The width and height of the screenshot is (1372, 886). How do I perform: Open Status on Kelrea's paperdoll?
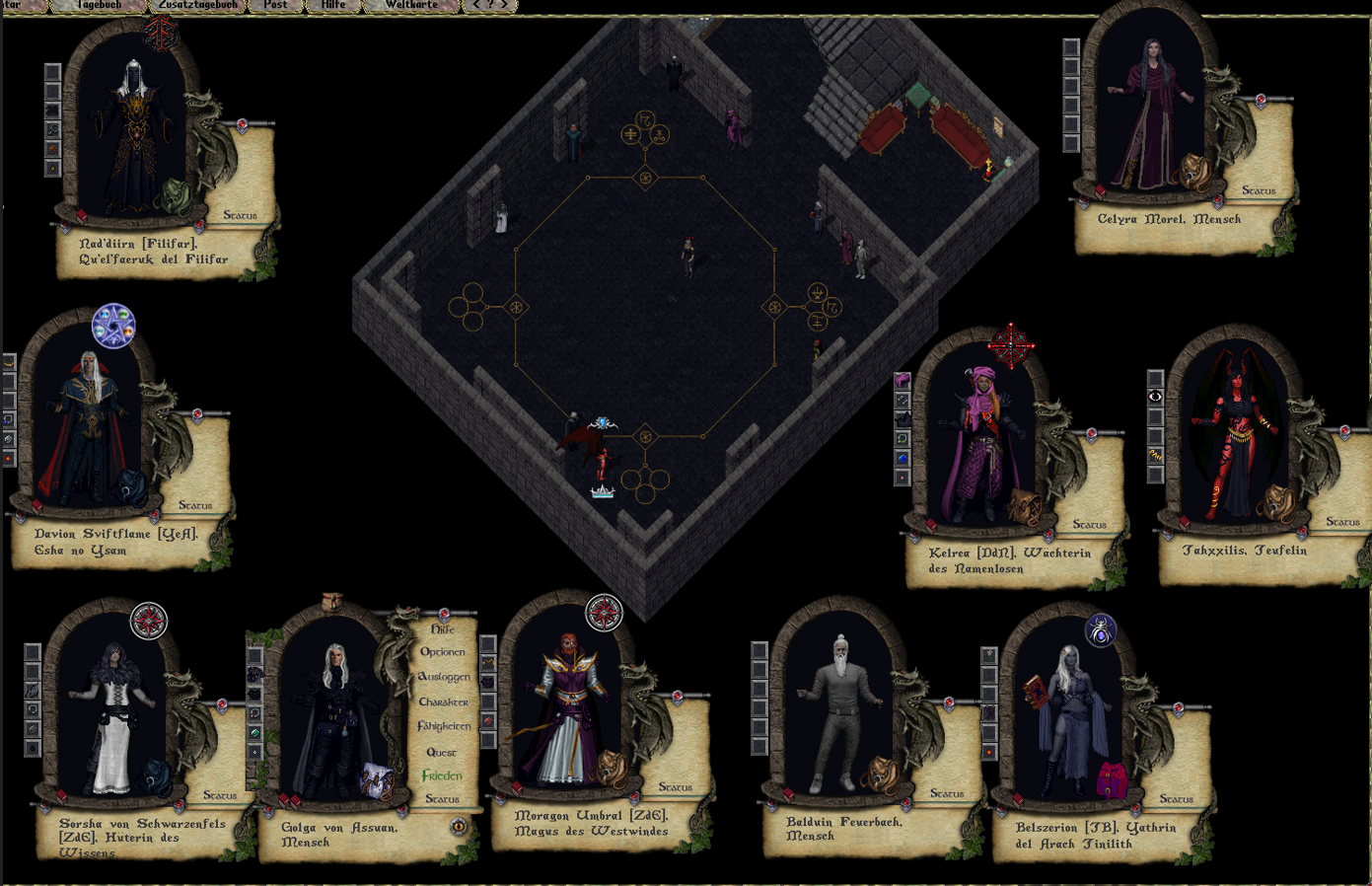[x=1090, y=525]
